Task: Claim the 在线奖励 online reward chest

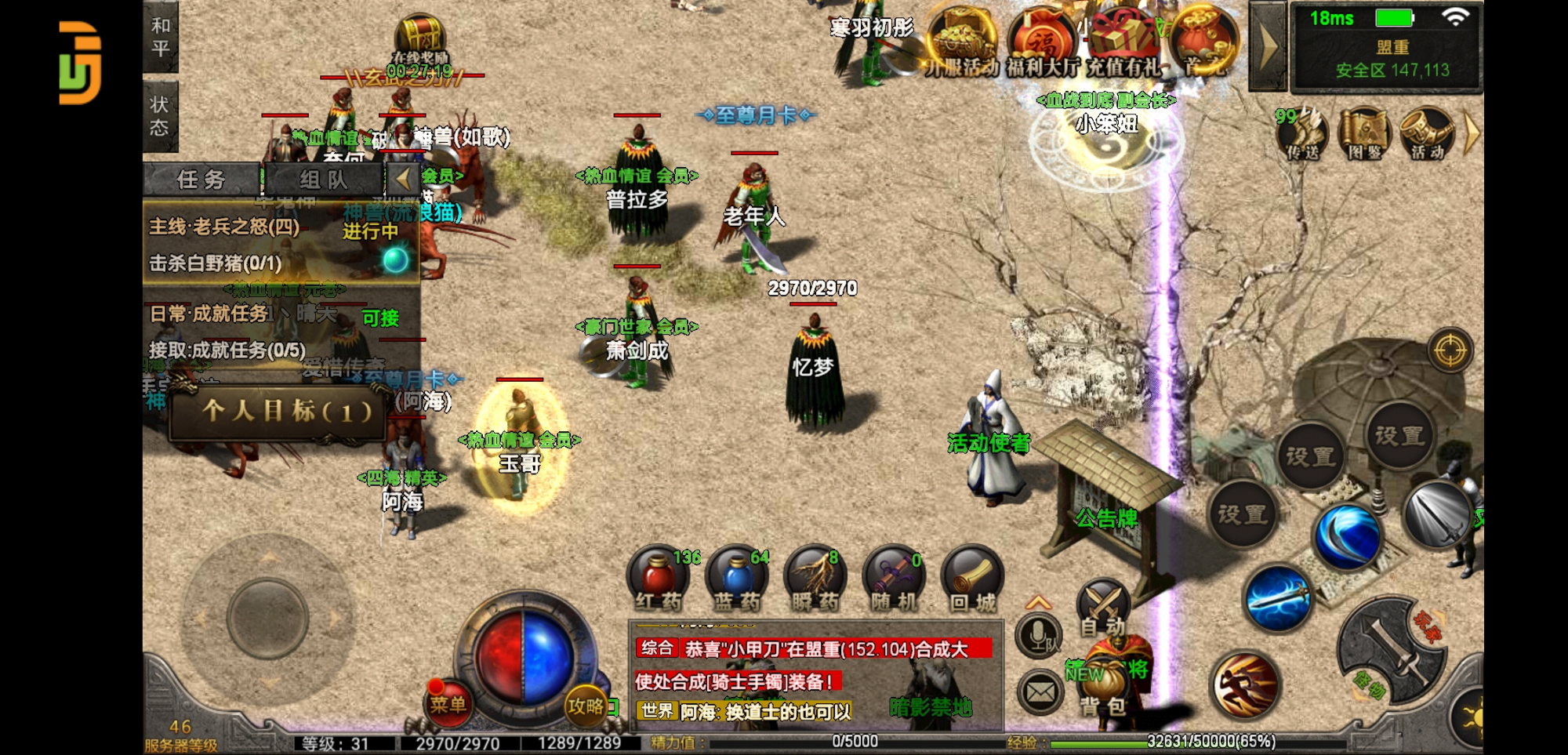Action: click(420, 43)
